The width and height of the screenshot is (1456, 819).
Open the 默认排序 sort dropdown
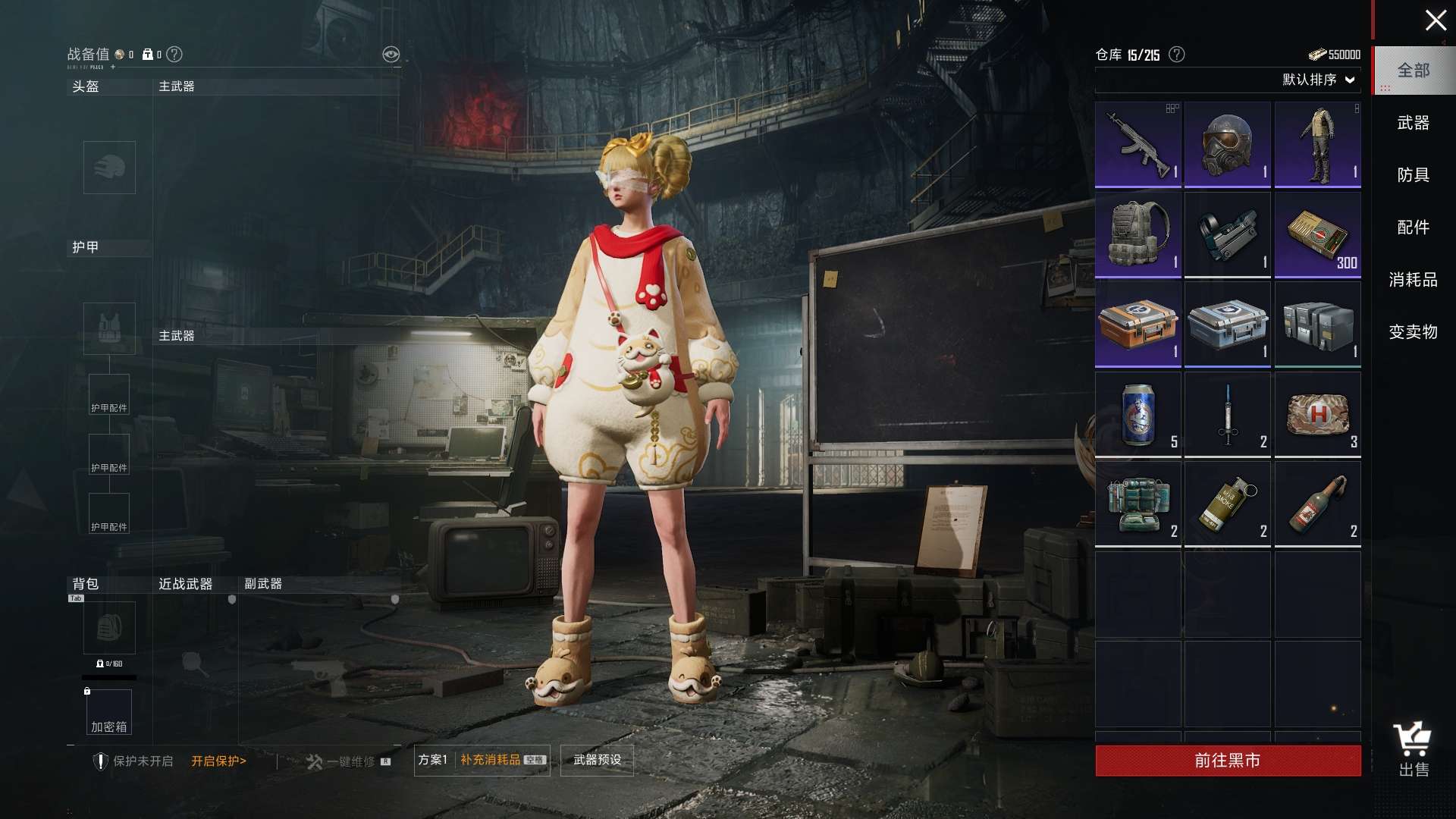[1318, 80]
